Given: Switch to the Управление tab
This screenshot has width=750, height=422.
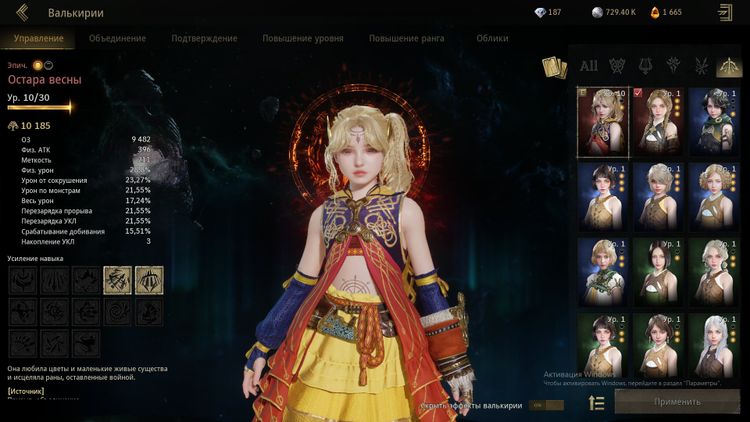Looking at the screenshot, I should coord(39,38).
